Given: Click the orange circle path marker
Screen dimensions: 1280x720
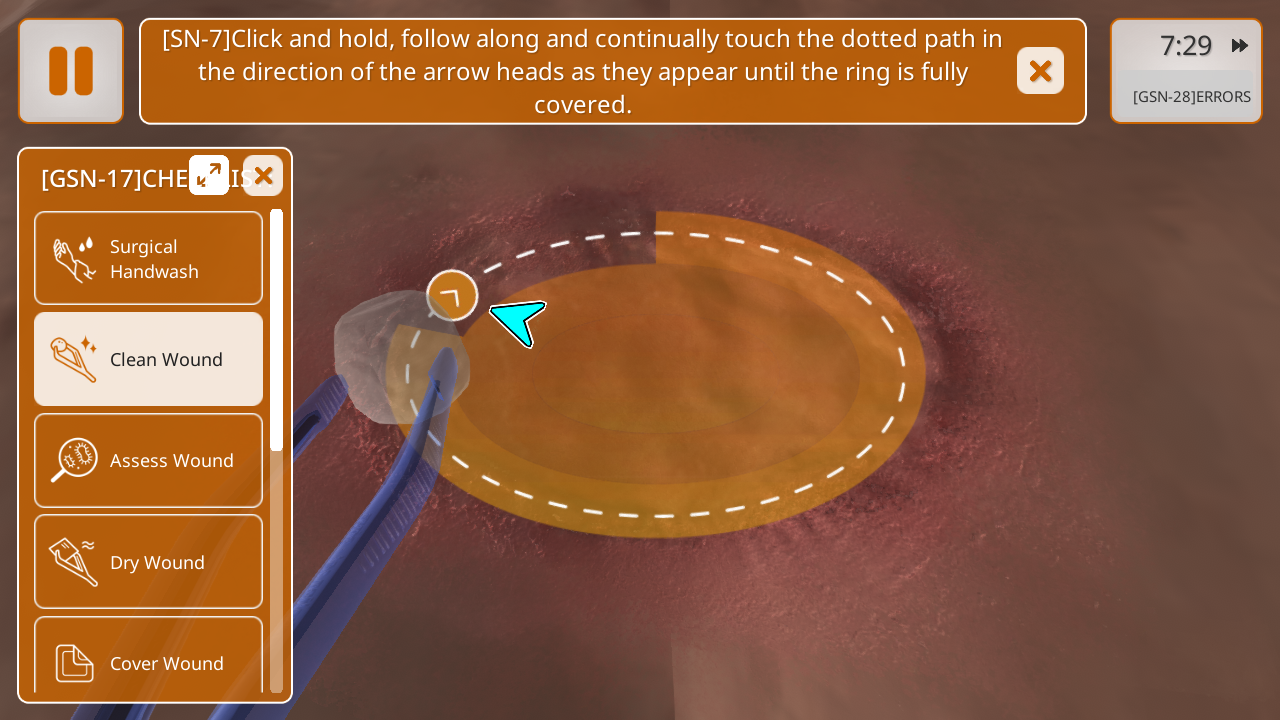Looking at the screenshot, I should pos(452,295).
